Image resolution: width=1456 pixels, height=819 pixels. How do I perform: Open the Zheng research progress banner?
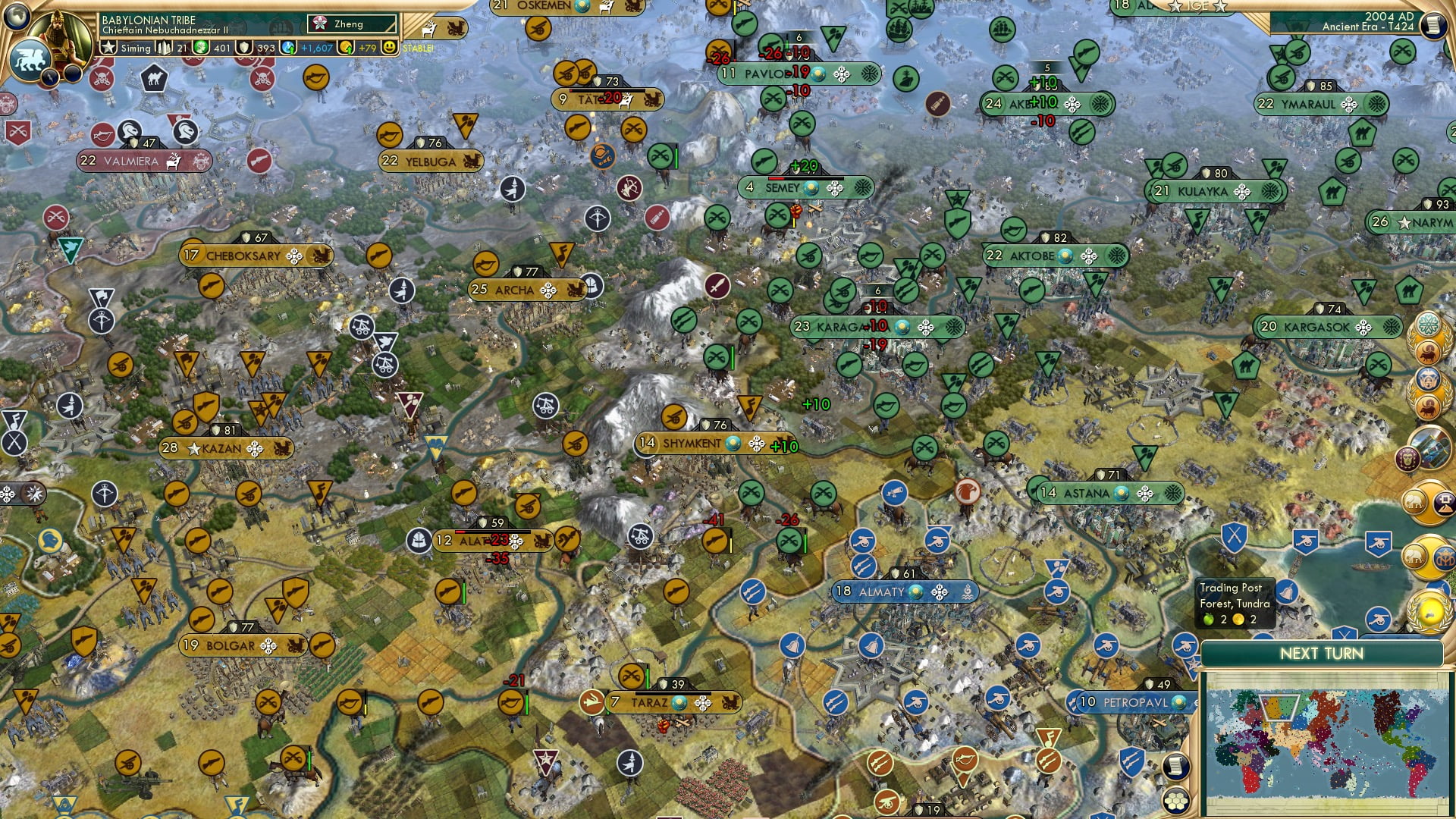pyautogui.click(x=351, y=24)
